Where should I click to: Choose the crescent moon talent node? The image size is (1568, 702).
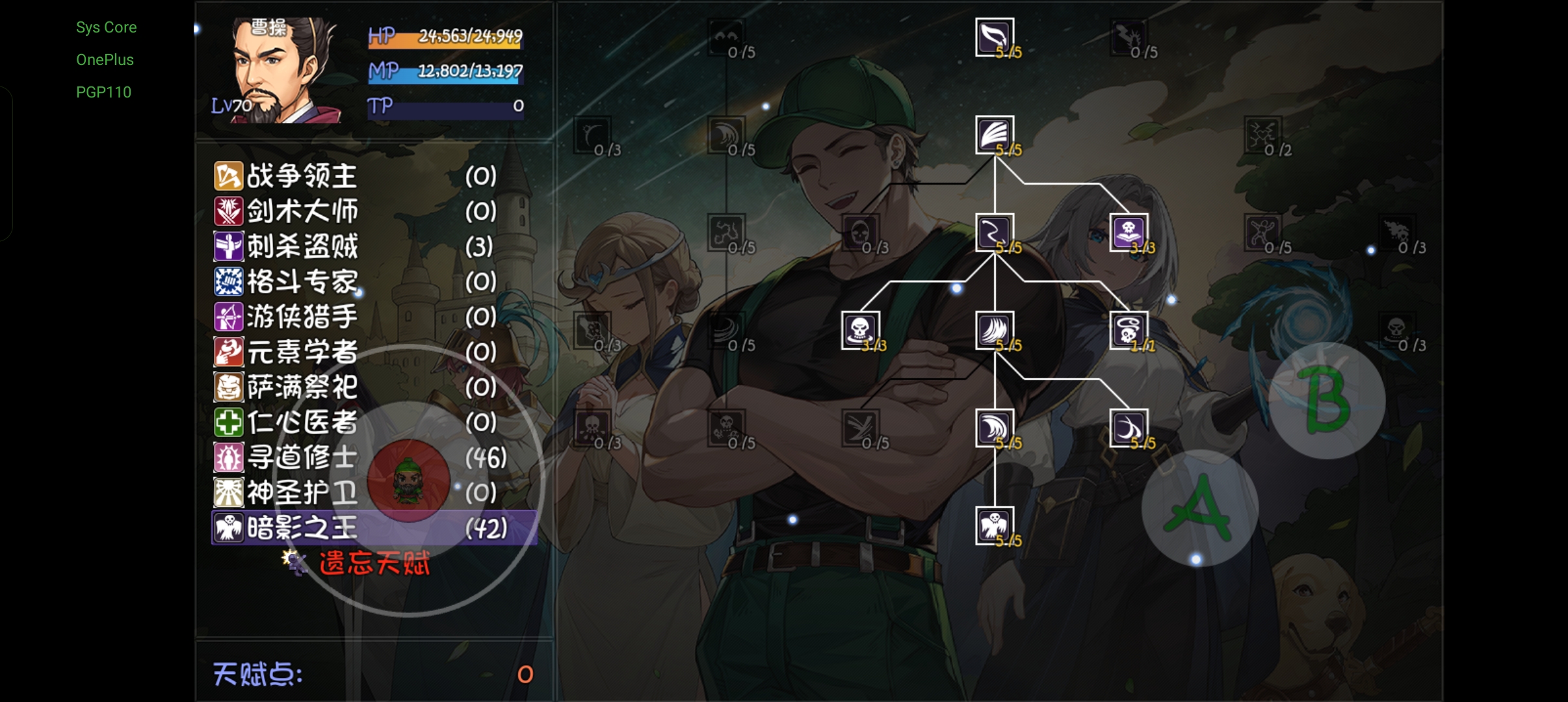[1129, 428]
